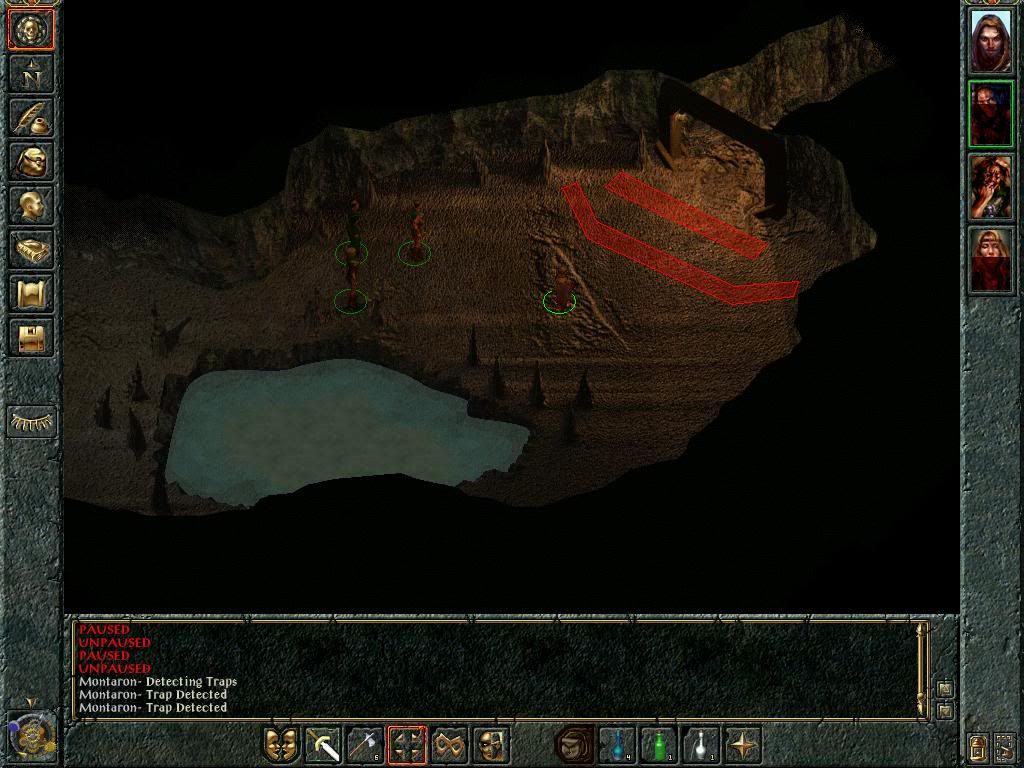Select the long-haired man's portrait
Viewport: 1024px width, 768px height.
click(x=990, y=41)
